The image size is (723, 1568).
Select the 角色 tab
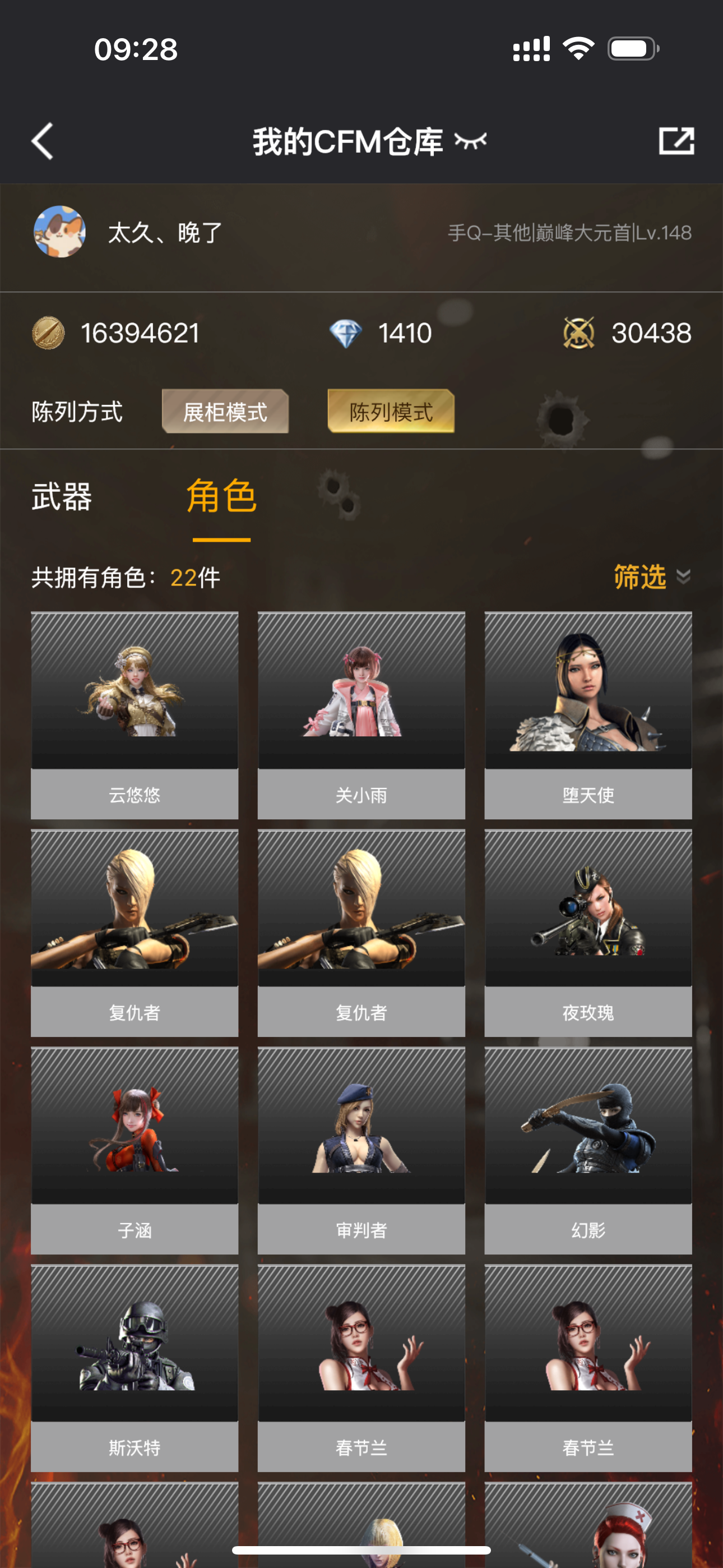pyautogui.click(x=221, y=497)
